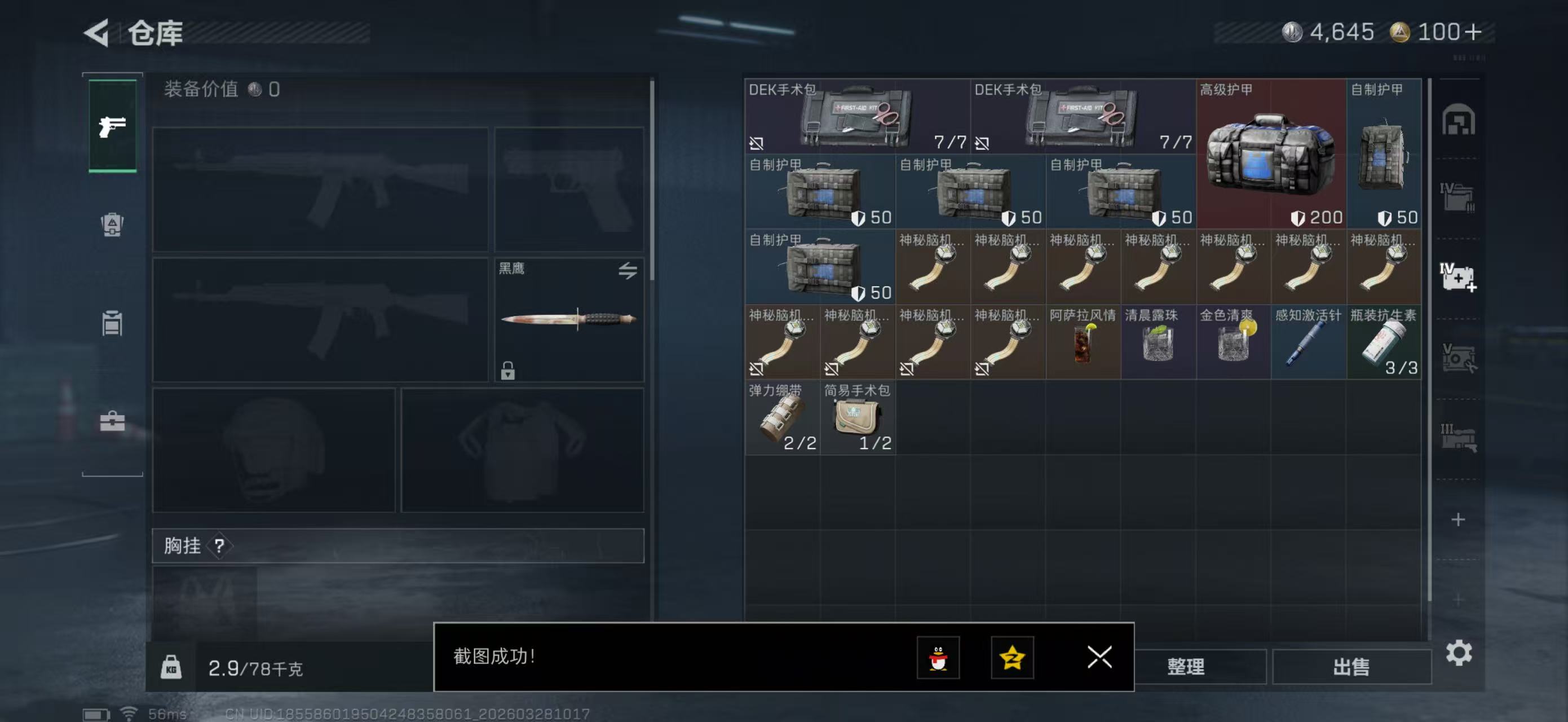Select the 简易手术包 item
The height and width of the screenshot is (722, 1568).
(857, 417)
